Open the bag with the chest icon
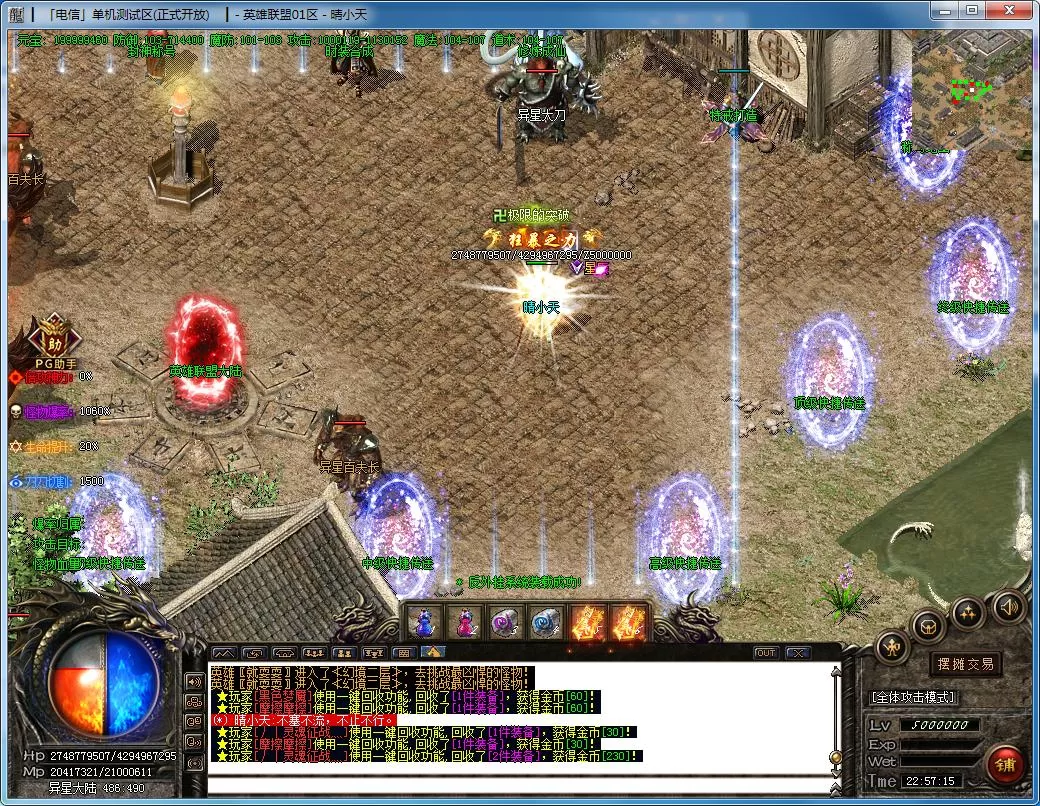Image resolution: width=1040 pixels, height=806 pixels. pyautogui.click(x=928, y=626)
